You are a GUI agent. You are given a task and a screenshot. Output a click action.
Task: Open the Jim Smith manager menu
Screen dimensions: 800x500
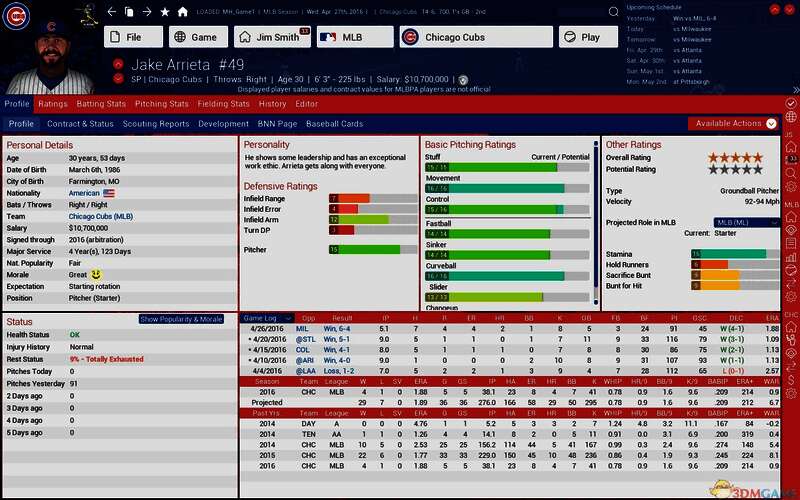(x=271, y=37)
